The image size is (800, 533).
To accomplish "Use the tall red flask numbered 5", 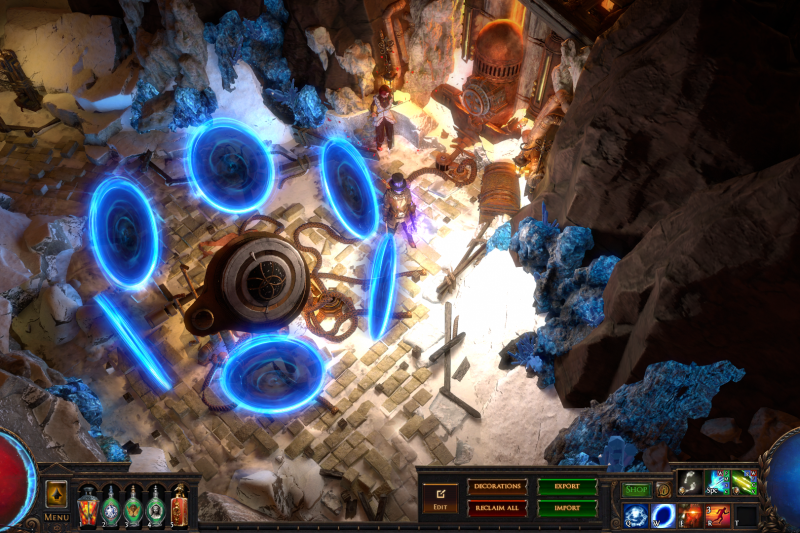I will [x=179, y=503].
